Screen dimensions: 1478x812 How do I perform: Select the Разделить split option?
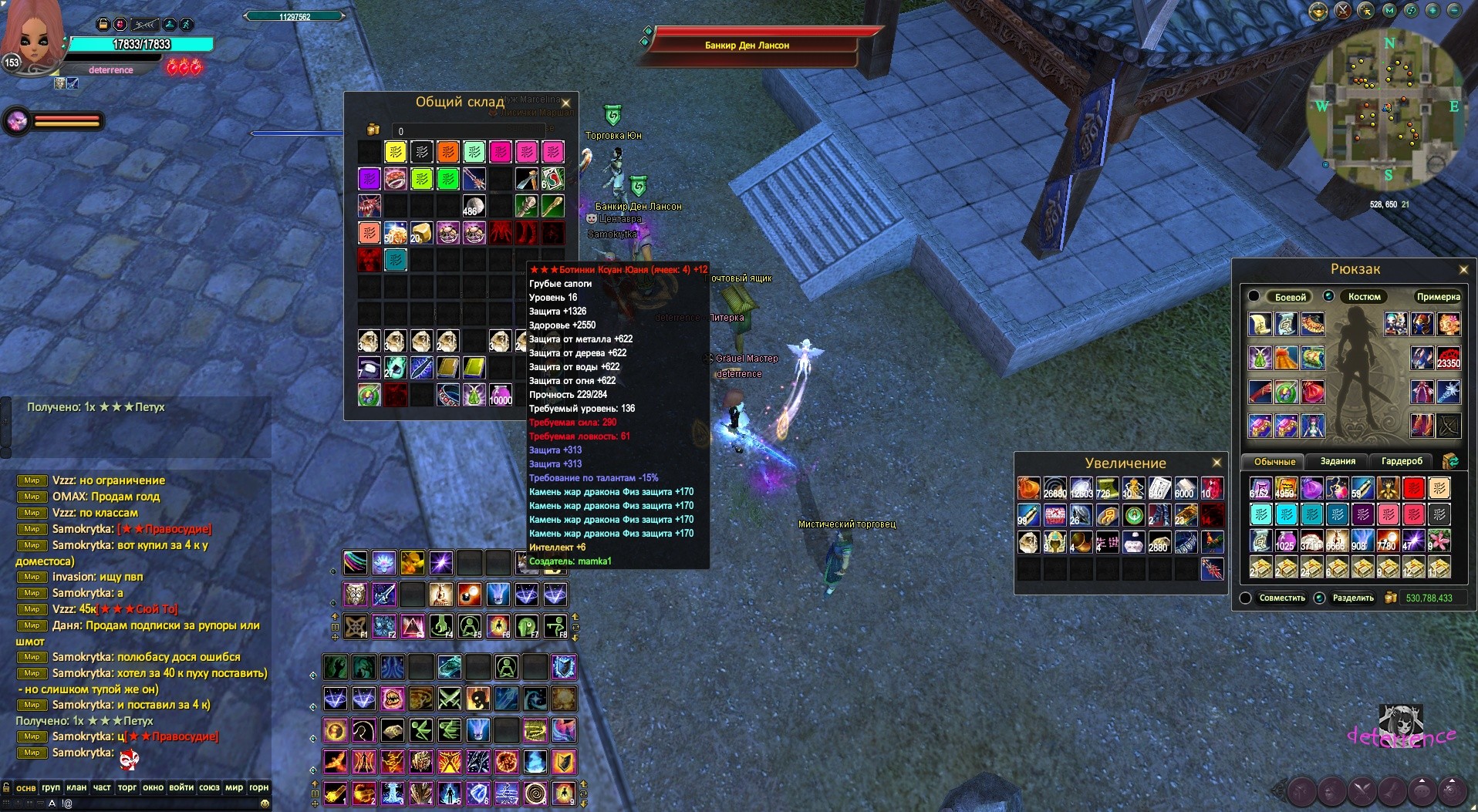click(x=1352, y=598)
